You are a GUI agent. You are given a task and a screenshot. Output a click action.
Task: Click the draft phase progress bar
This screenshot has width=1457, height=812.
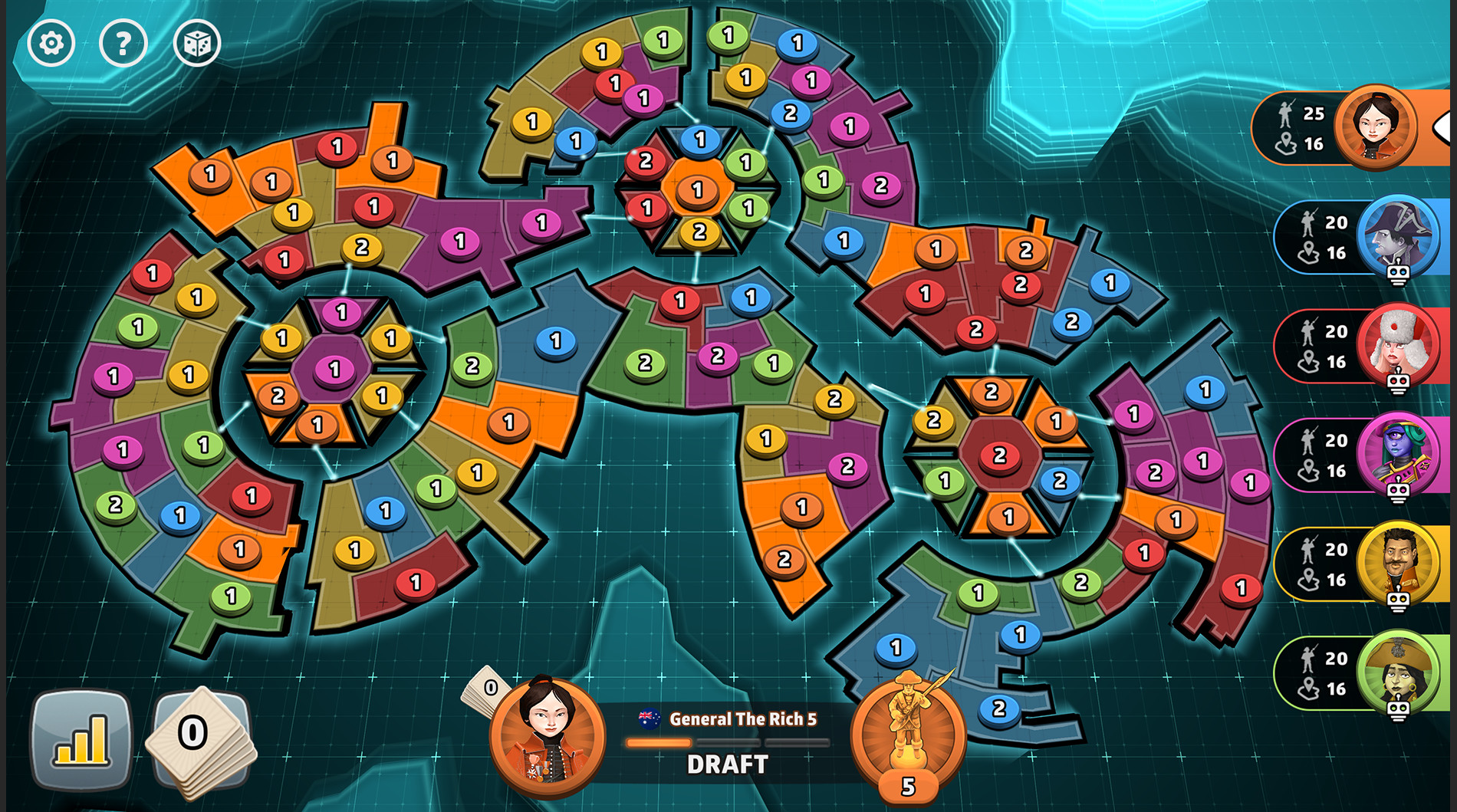(728, 742)
